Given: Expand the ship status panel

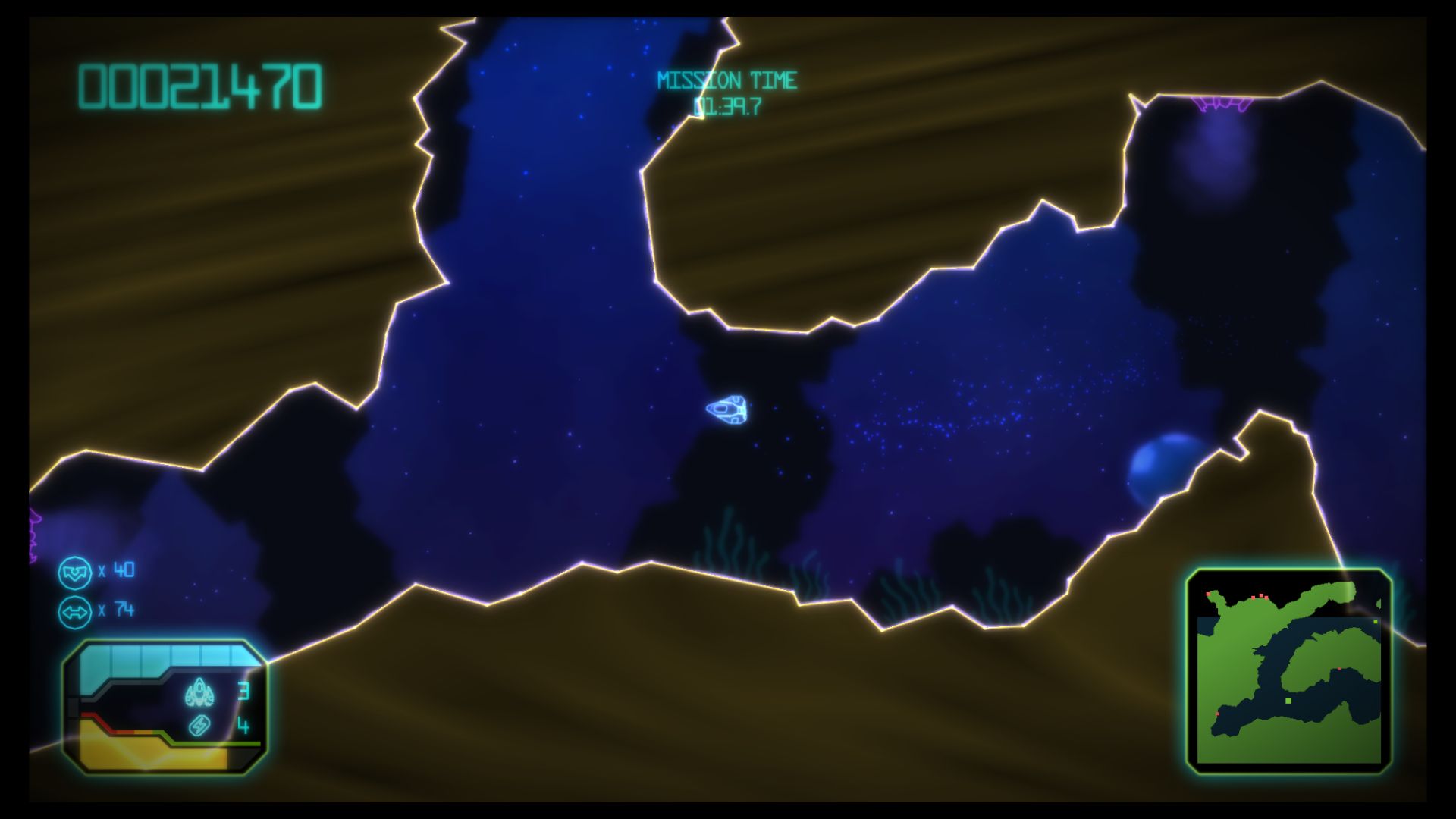Looking at the screenshot, I should 167,705.
